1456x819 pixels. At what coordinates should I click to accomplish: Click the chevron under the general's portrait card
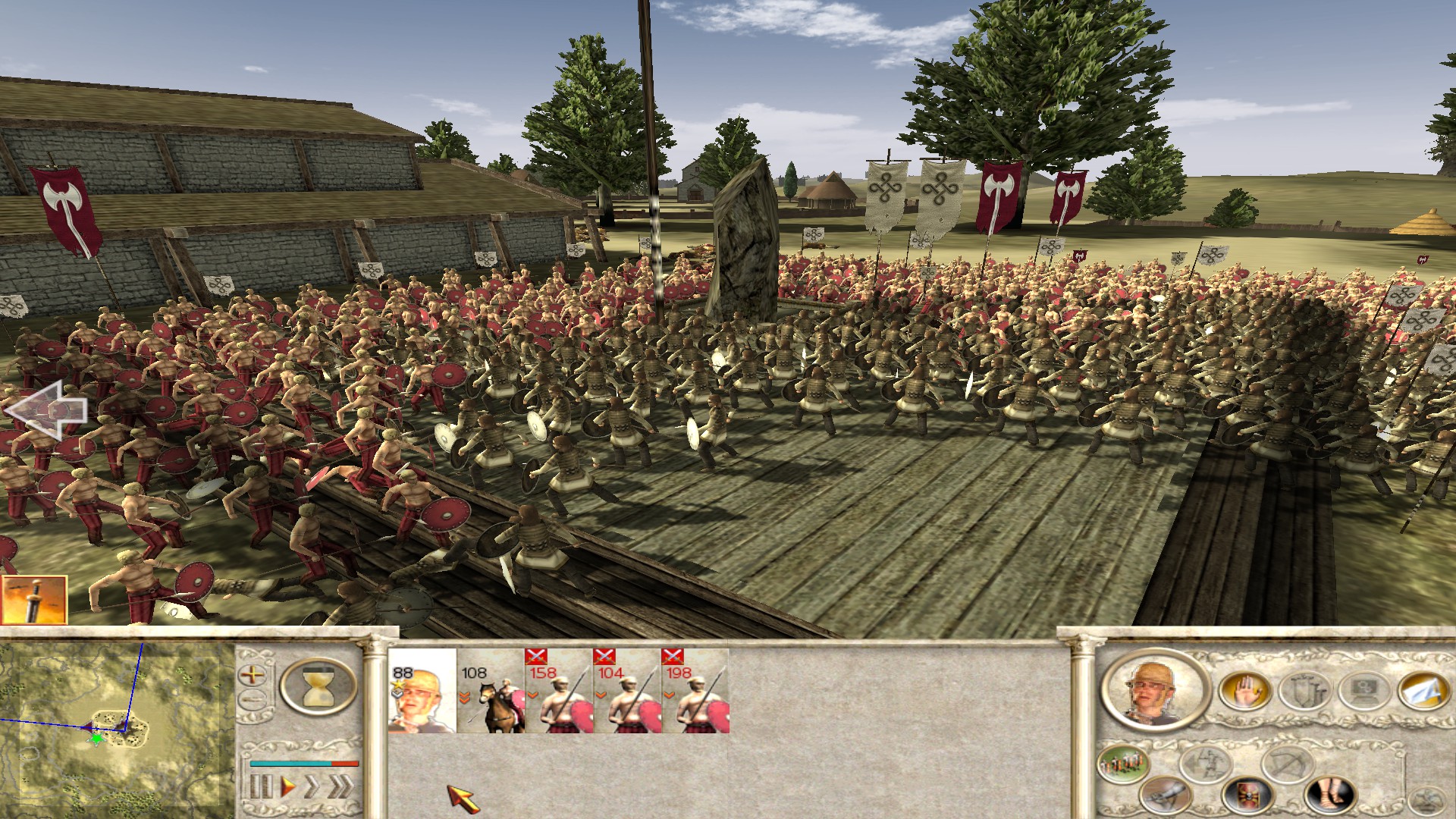(x=396, y=695)
